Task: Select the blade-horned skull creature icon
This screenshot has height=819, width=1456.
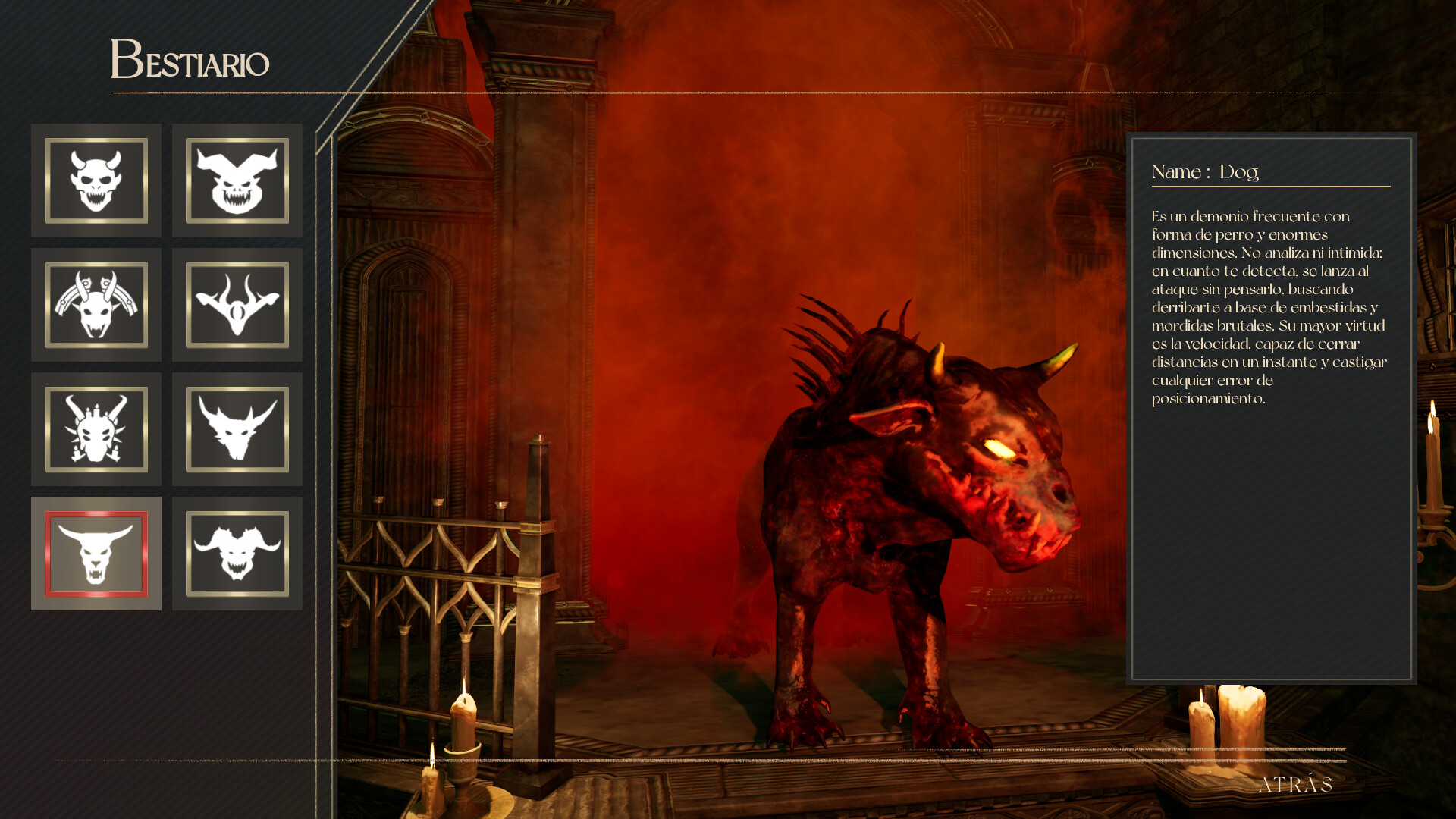Action: click(96, 306)
